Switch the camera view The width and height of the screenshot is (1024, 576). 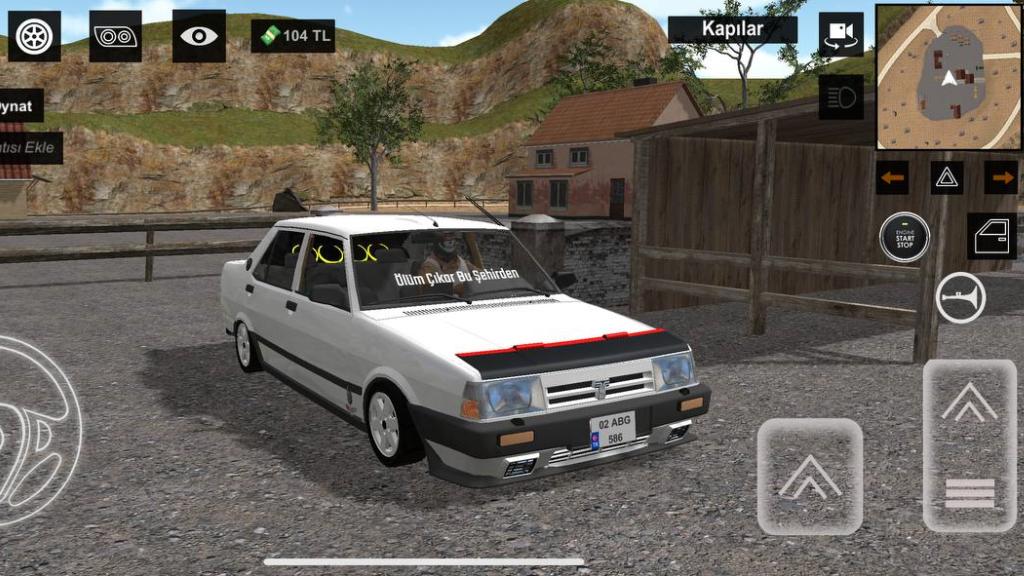pyautogui.click(x=841, y=34)
